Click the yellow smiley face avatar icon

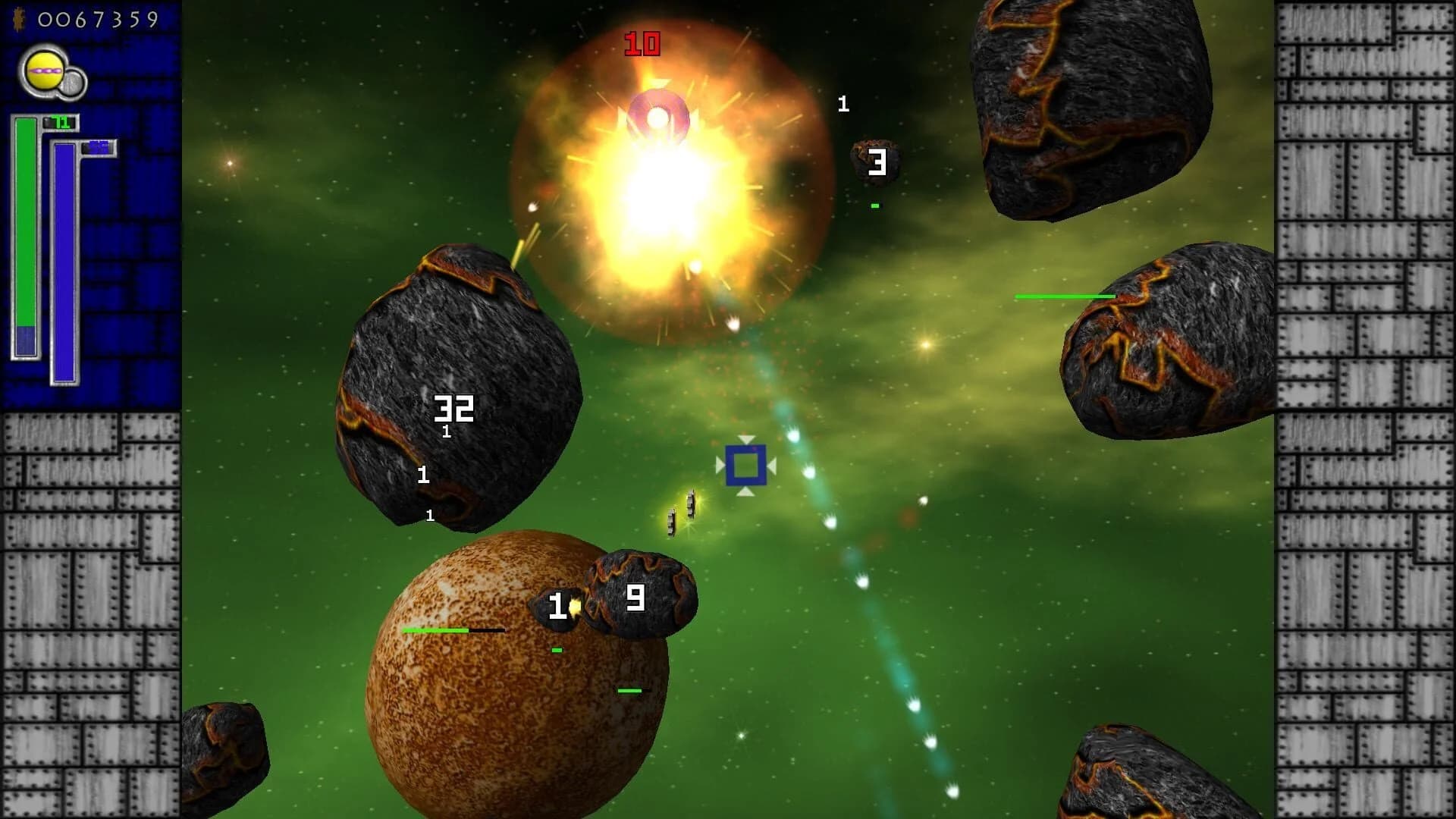click(43, 69)
